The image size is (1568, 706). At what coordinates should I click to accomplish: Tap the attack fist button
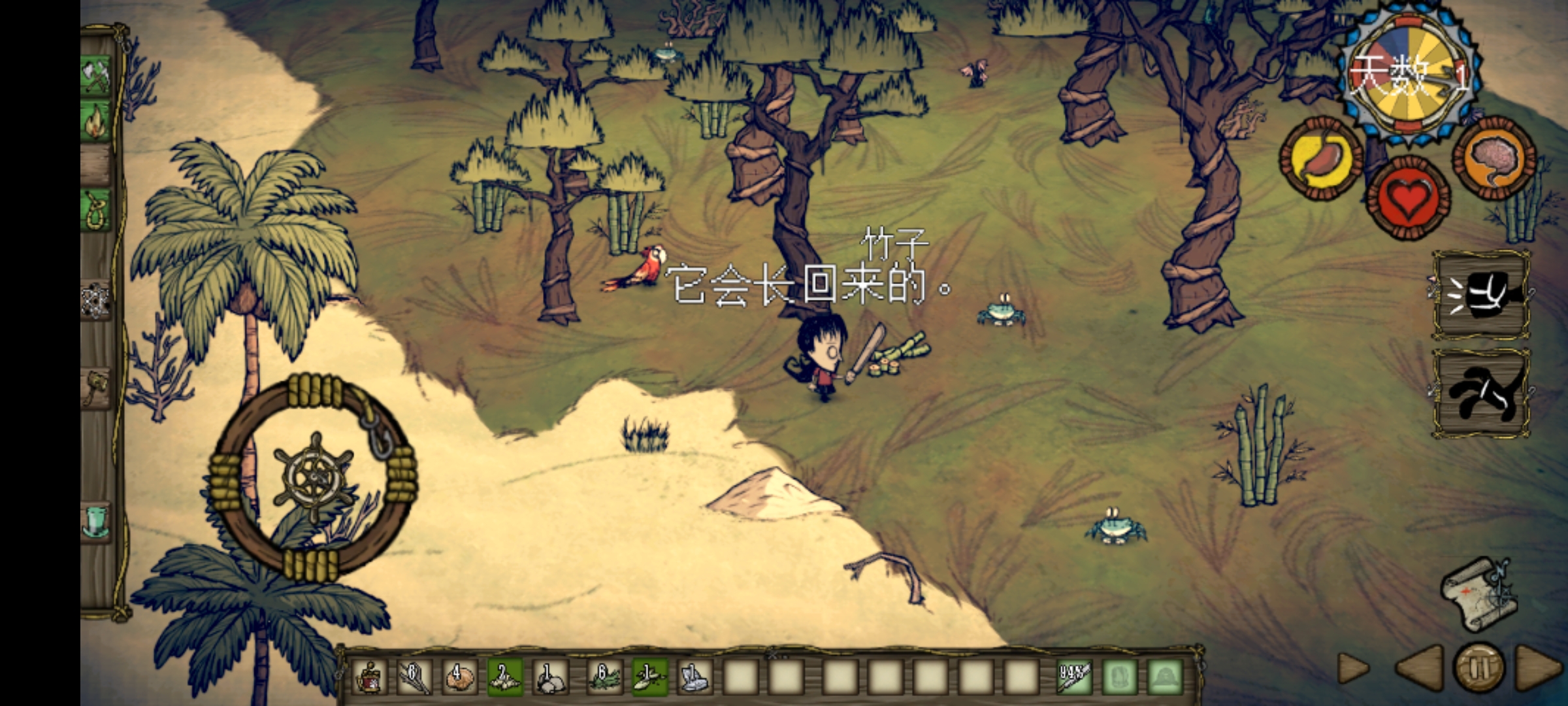1480,295
